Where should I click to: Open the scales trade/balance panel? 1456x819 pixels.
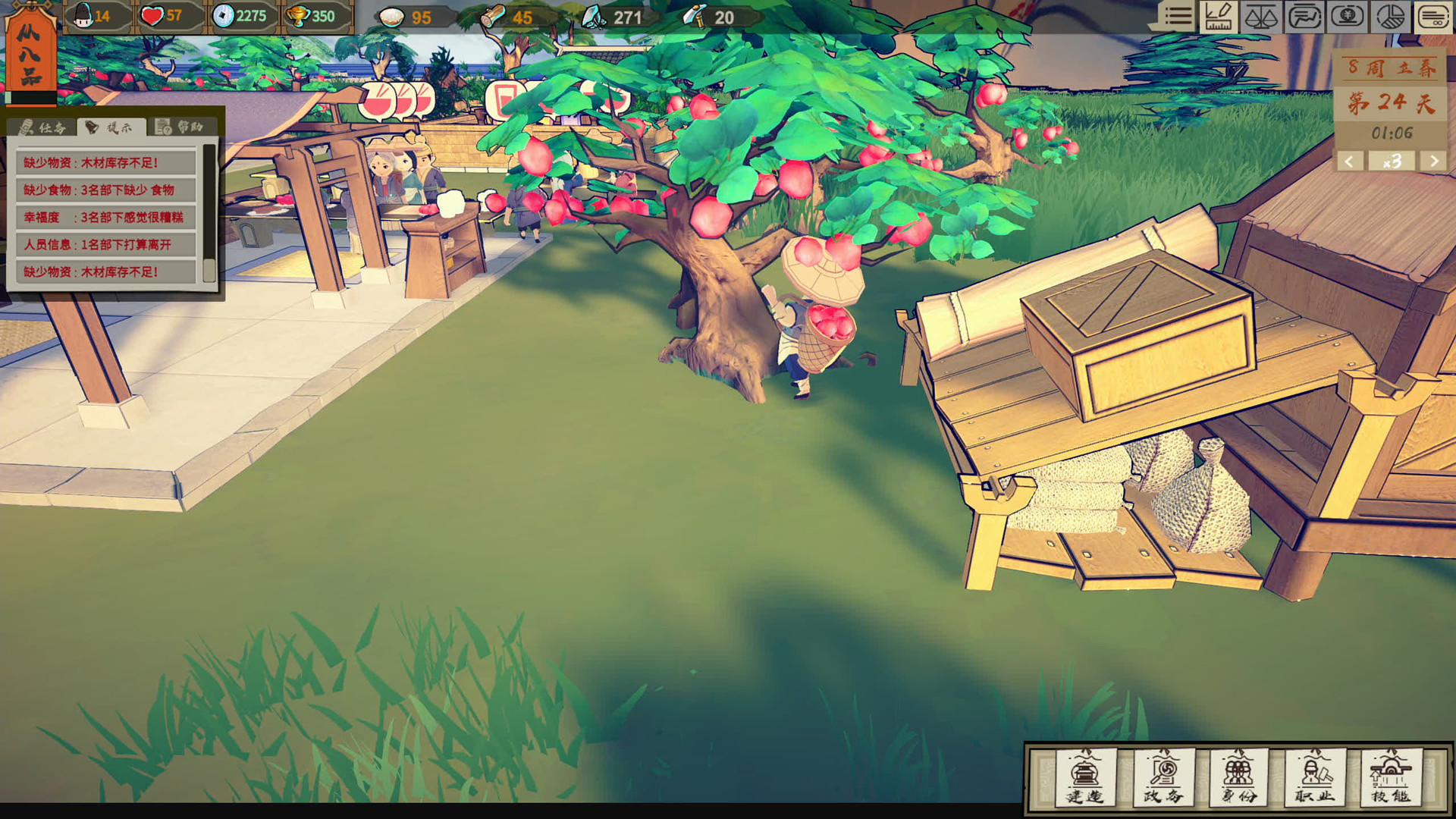pos(1261,17)
